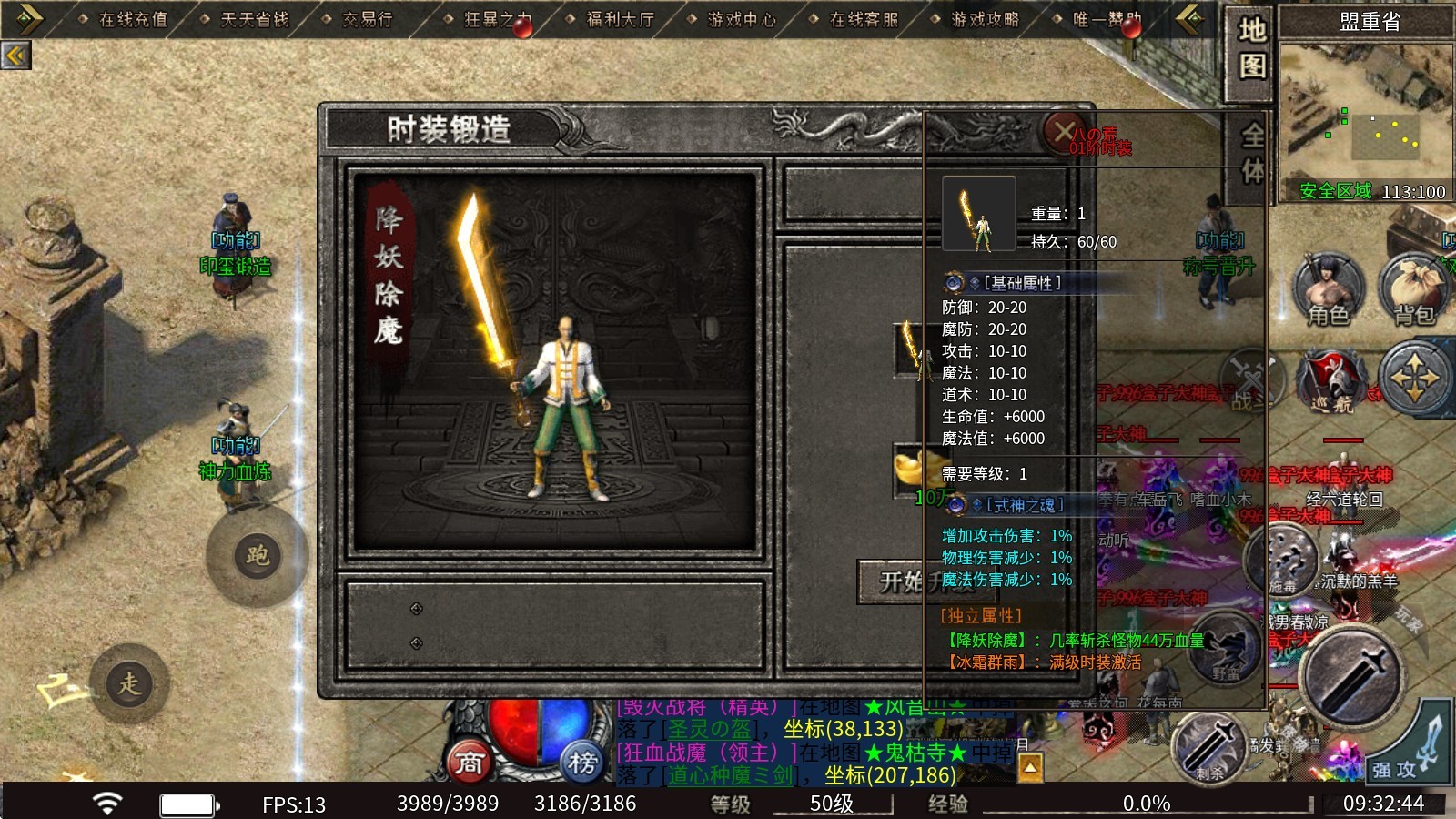Toggle the 跑 run button
The image size is (1456, 819).
tap(257, 556)
